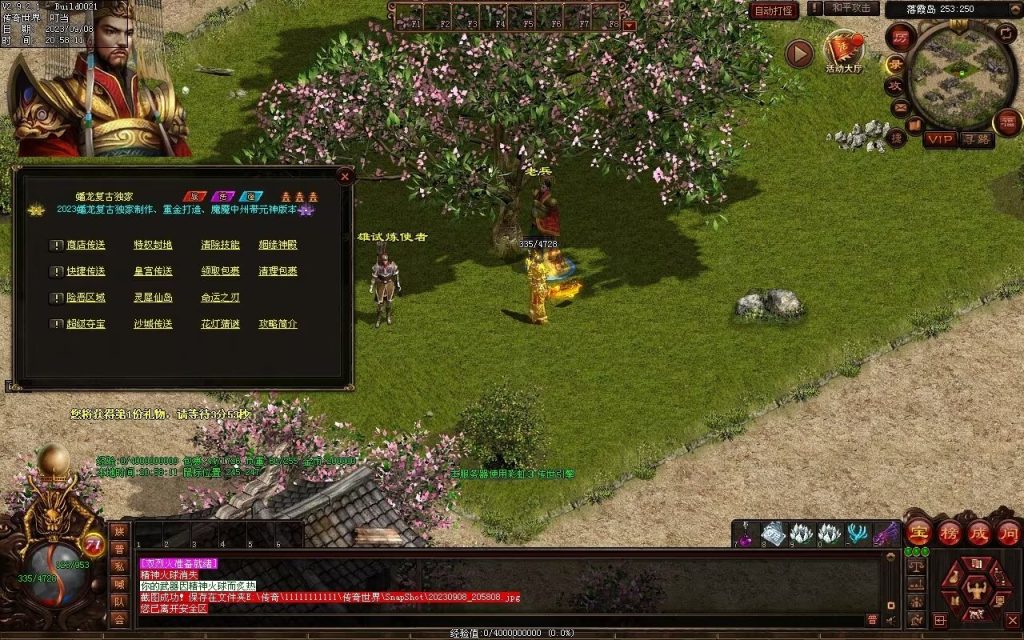The image size is (1024, 640).
Task: Open the mail envelope icon
Action: (899, 107)
